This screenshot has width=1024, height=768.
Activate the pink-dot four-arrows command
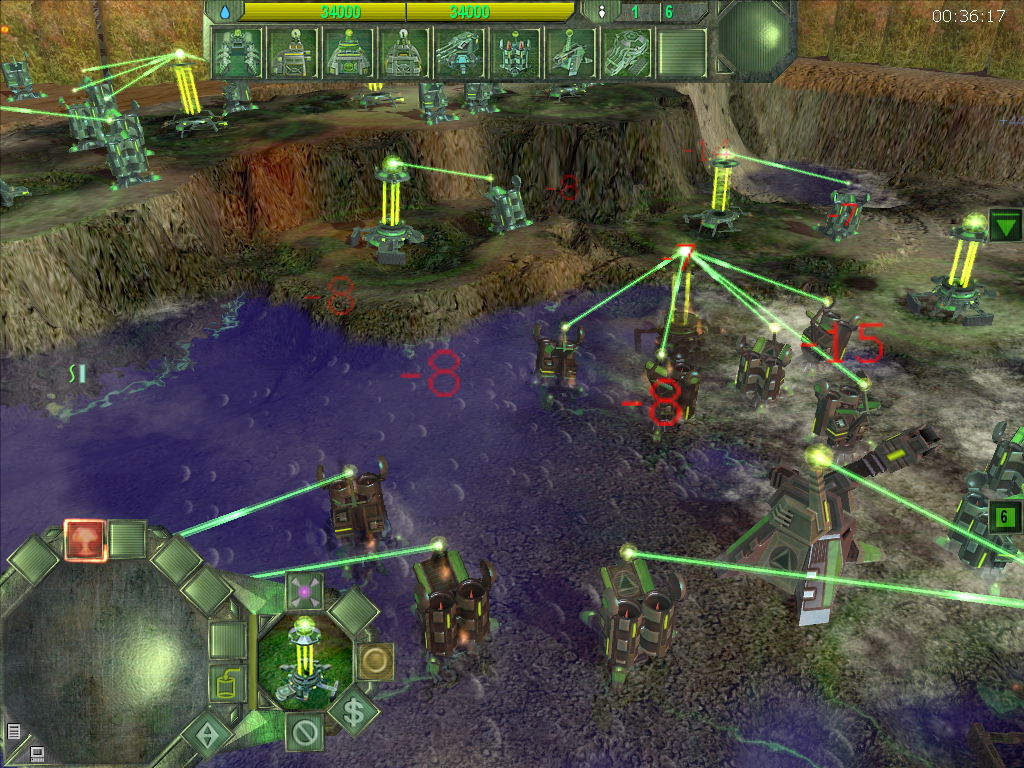(x=305, y=592)
